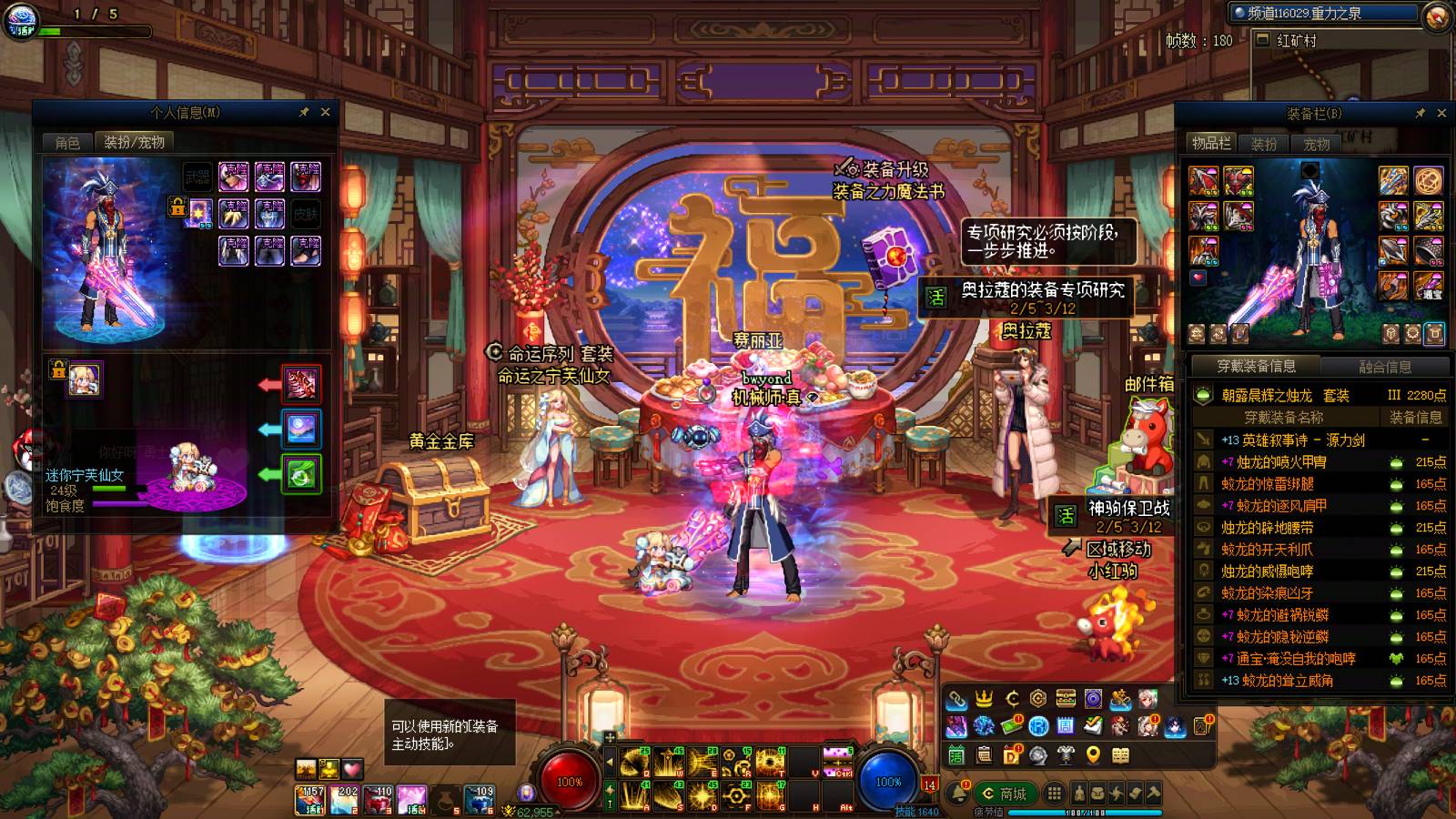Open the 装扮 tab in equipment window
Screen dimensions: 1456x819
1264,144
